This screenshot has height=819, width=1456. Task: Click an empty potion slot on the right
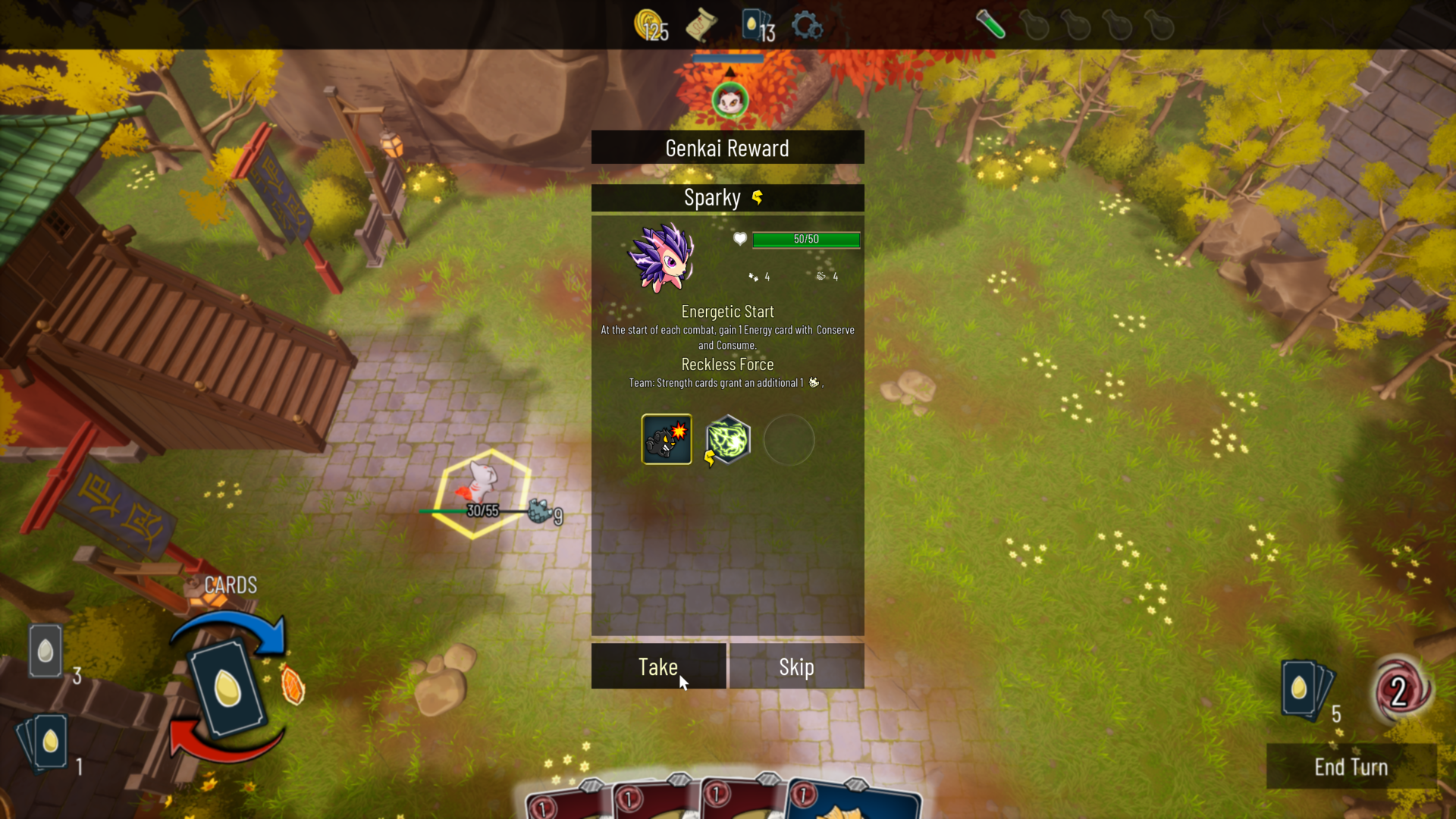point(1036,25)
